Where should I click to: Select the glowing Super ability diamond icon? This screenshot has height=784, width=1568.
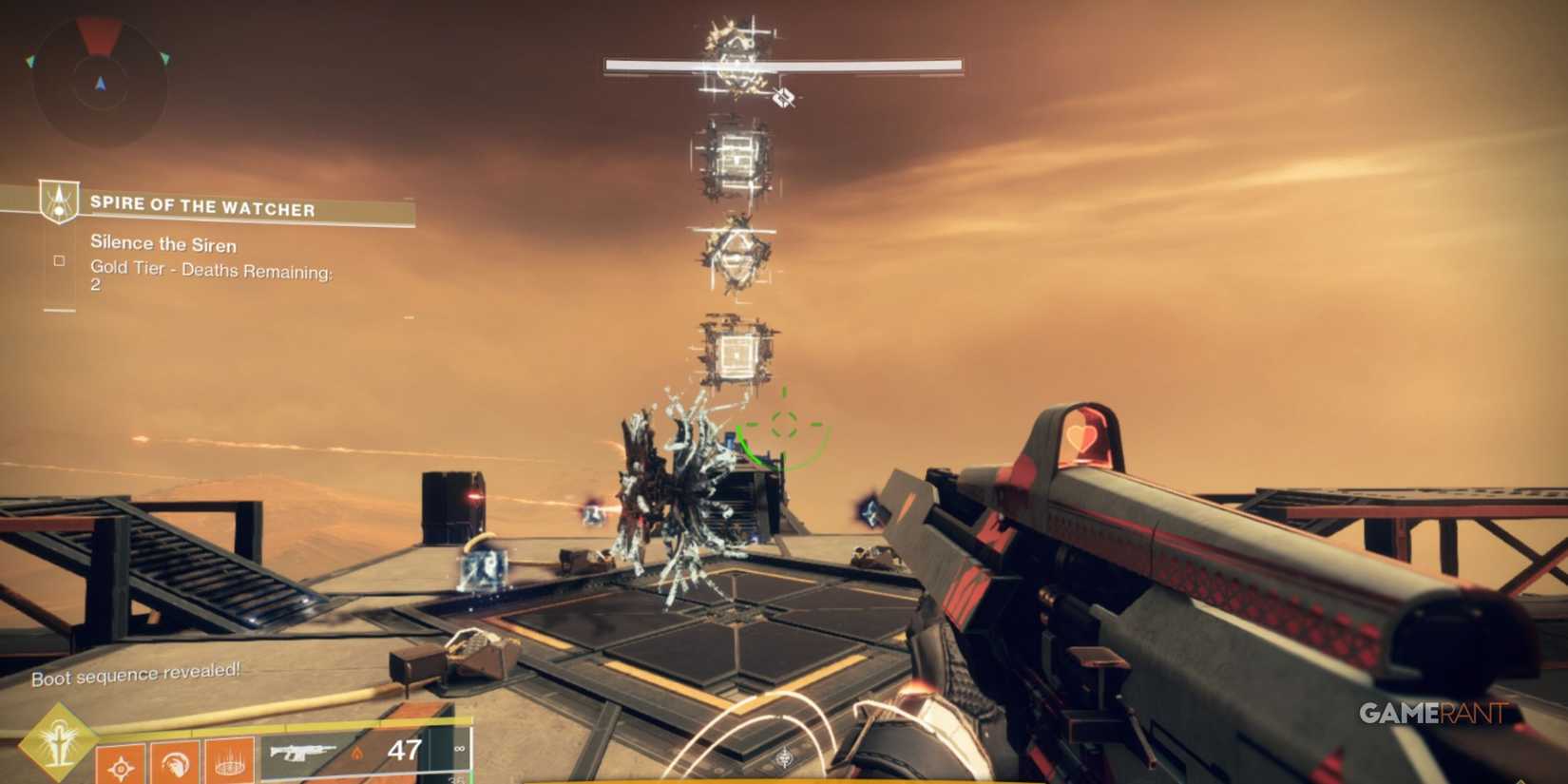pos(57,741)
